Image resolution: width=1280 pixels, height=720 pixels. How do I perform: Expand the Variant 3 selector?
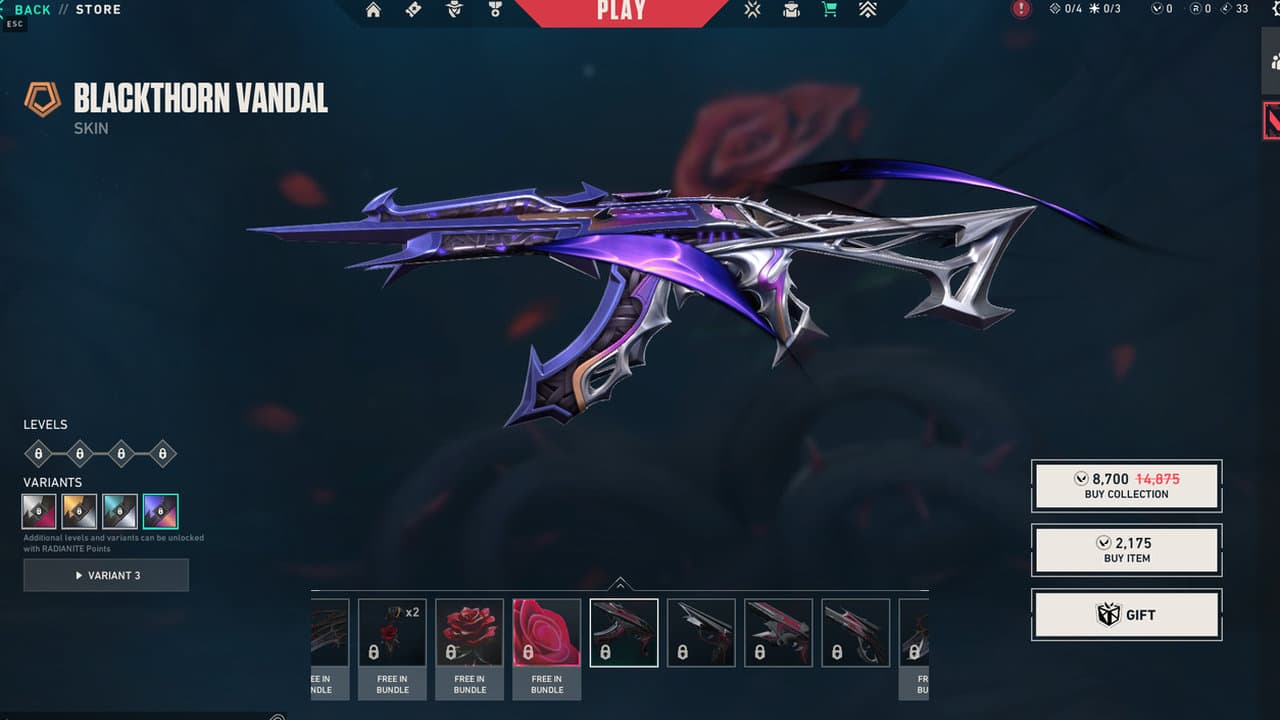click(x=106, y=574)
